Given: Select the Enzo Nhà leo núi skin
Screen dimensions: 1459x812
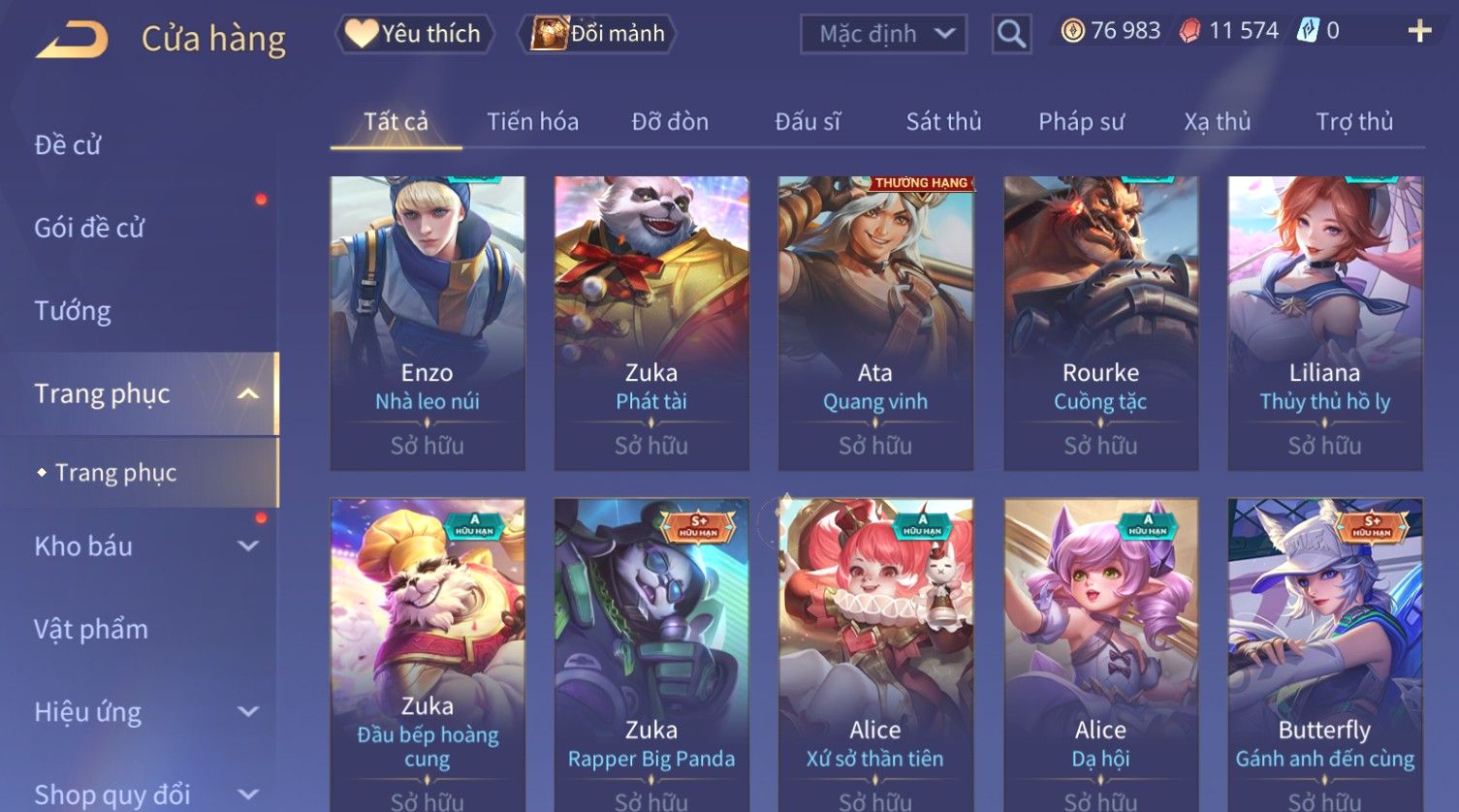Looking at the screenshot, I should tap(428, 323).
